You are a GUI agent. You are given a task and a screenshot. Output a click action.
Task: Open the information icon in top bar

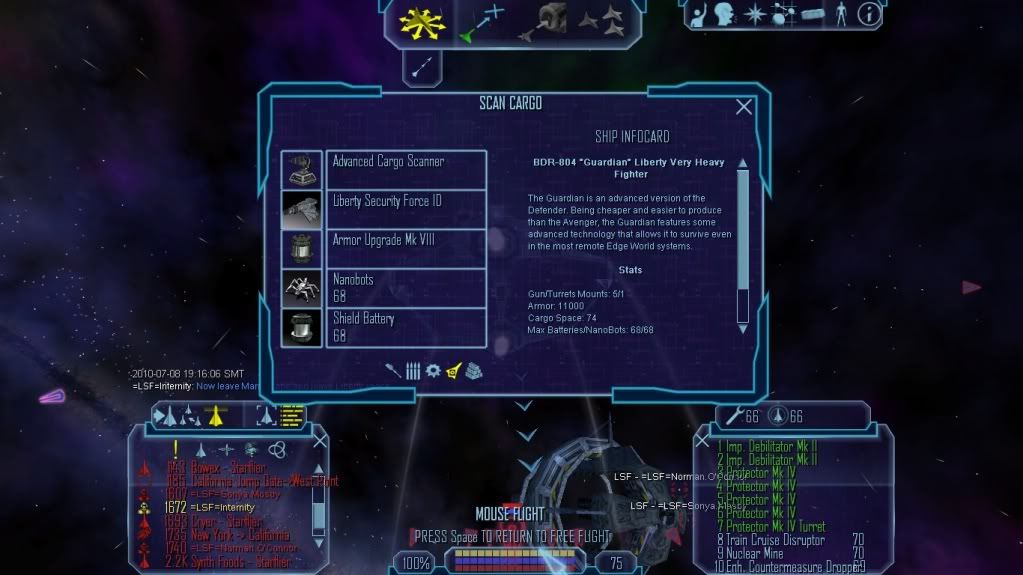(x=868, y=14)
